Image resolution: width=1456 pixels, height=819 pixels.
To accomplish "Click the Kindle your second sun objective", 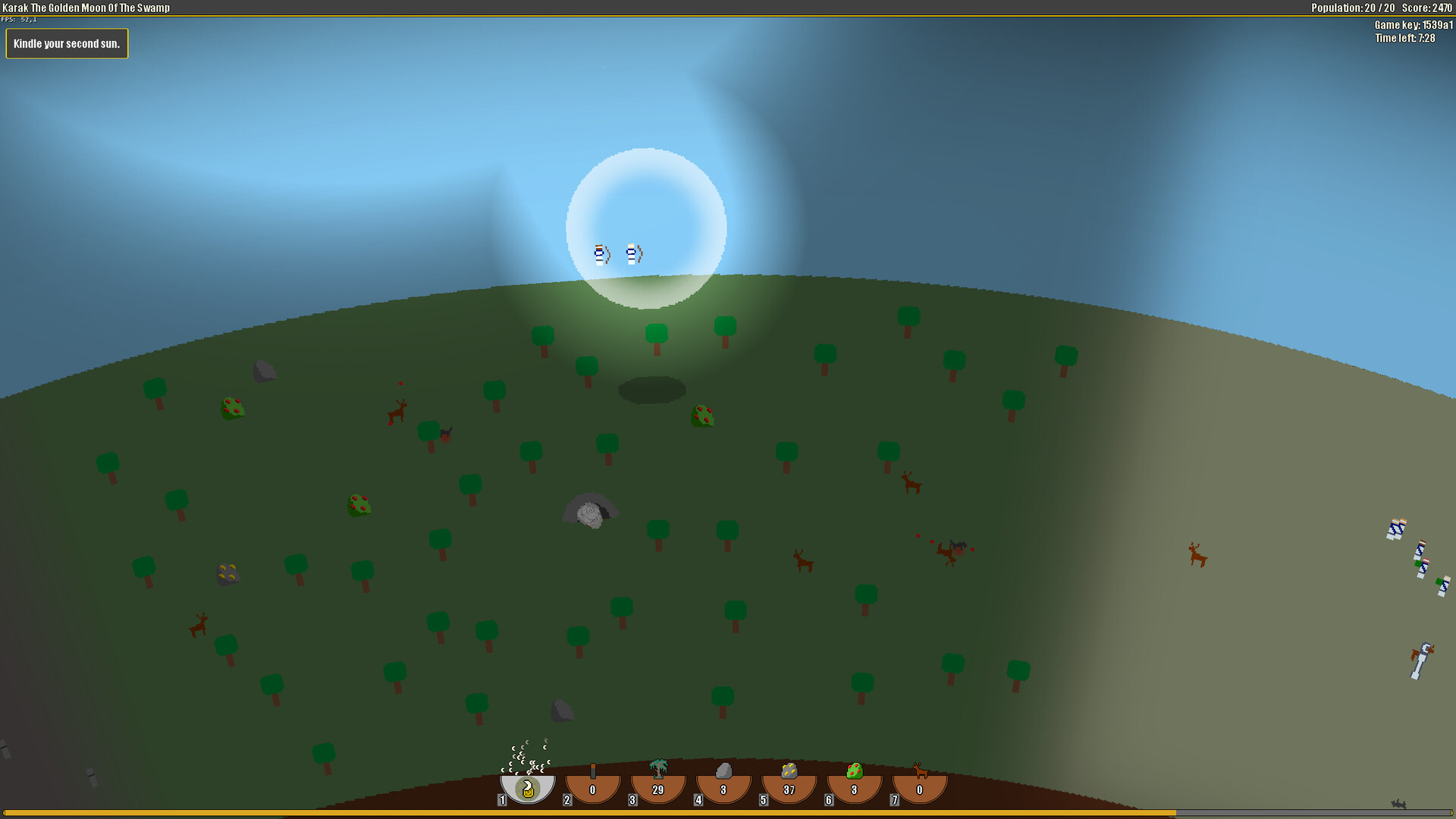I will click(67, 43).
